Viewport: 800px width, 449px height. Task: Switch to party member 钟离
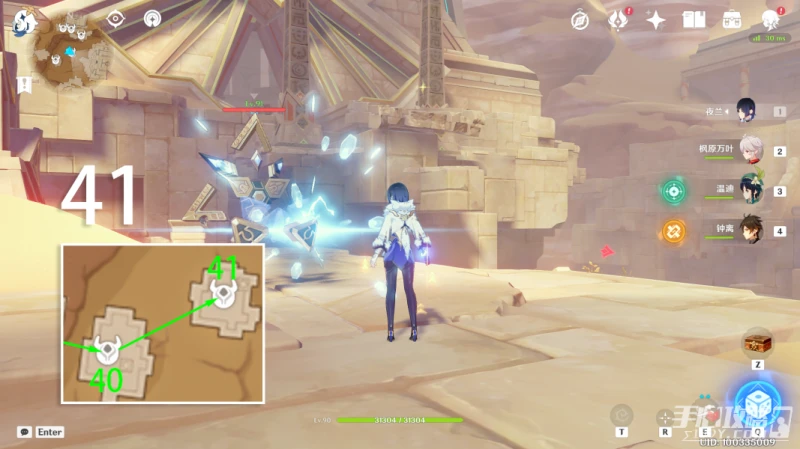(x=750, y=231)
